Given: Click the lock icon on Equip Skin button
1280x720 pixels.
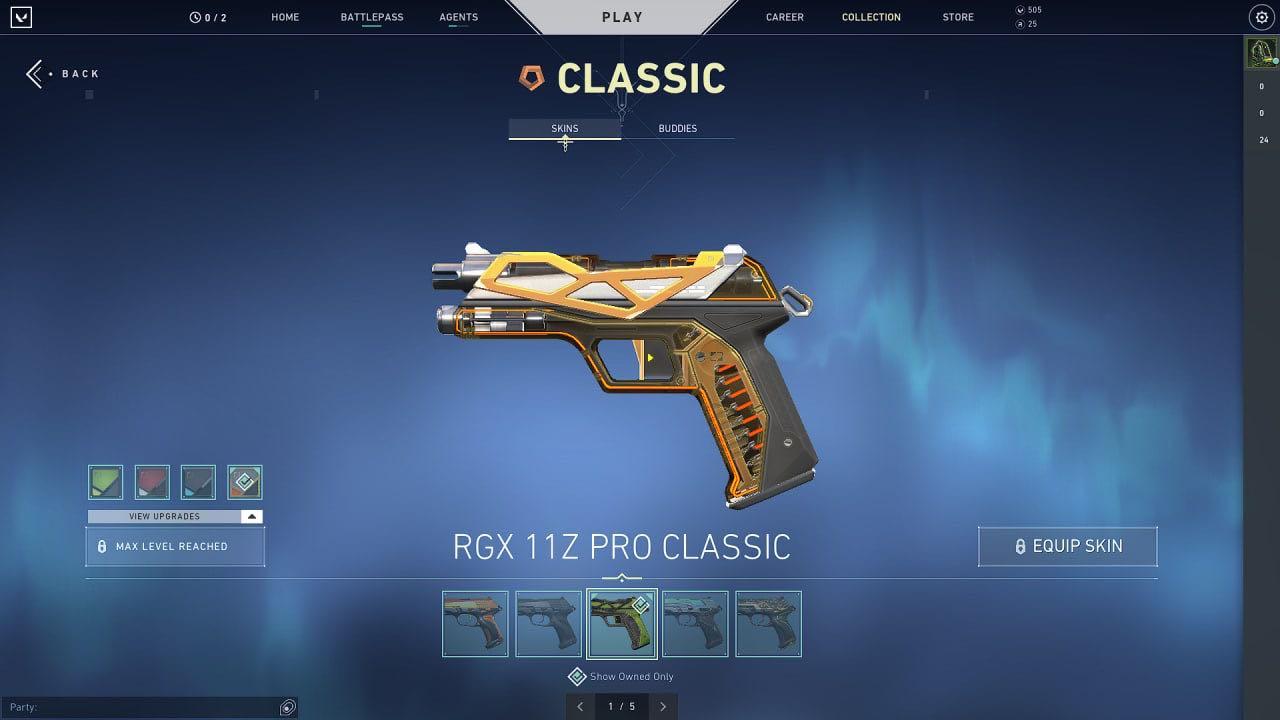Looking at the screenshot, I should click(x=1021, y=546).
